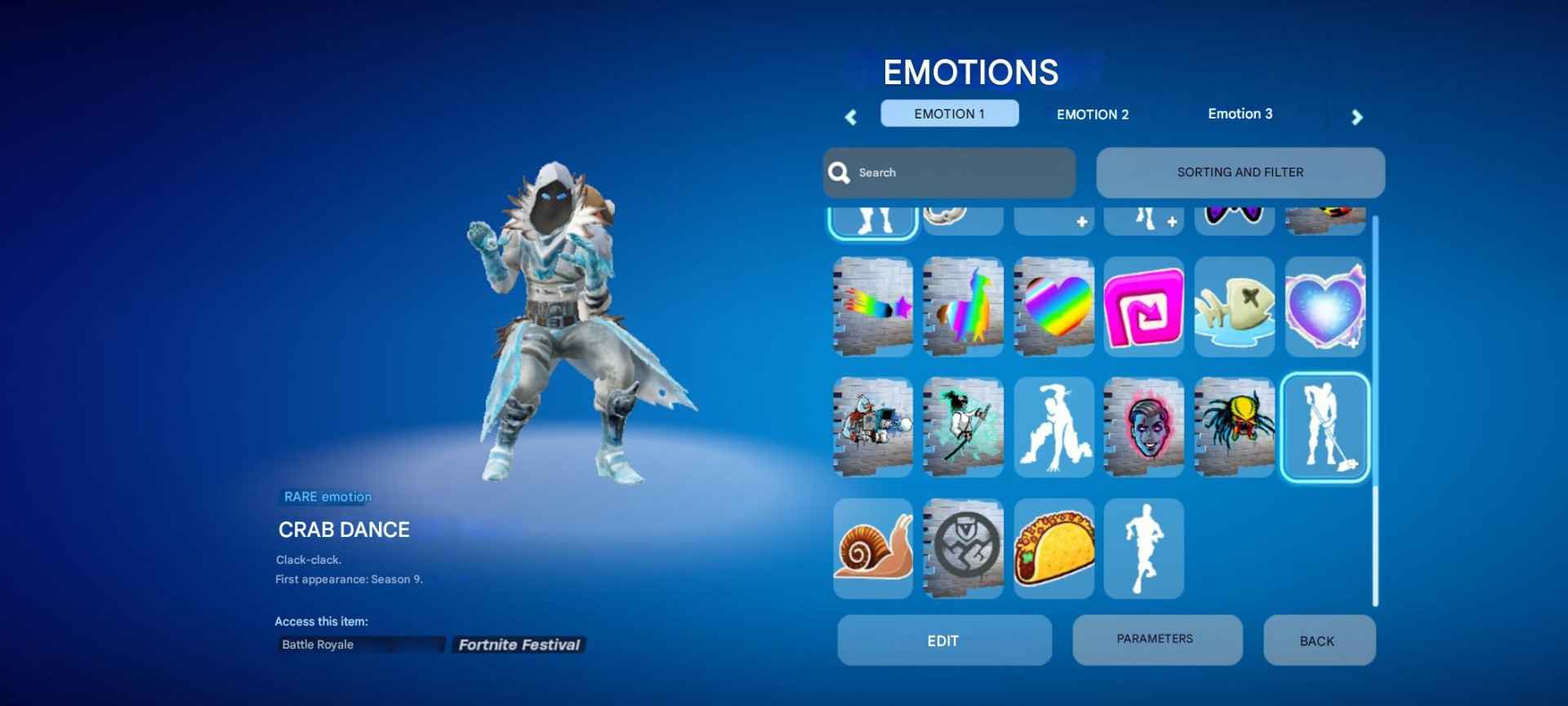Switch to the EMOTION 2 tab
The height and width of the screenshot is (706, 1568).
click(1093, 114)
